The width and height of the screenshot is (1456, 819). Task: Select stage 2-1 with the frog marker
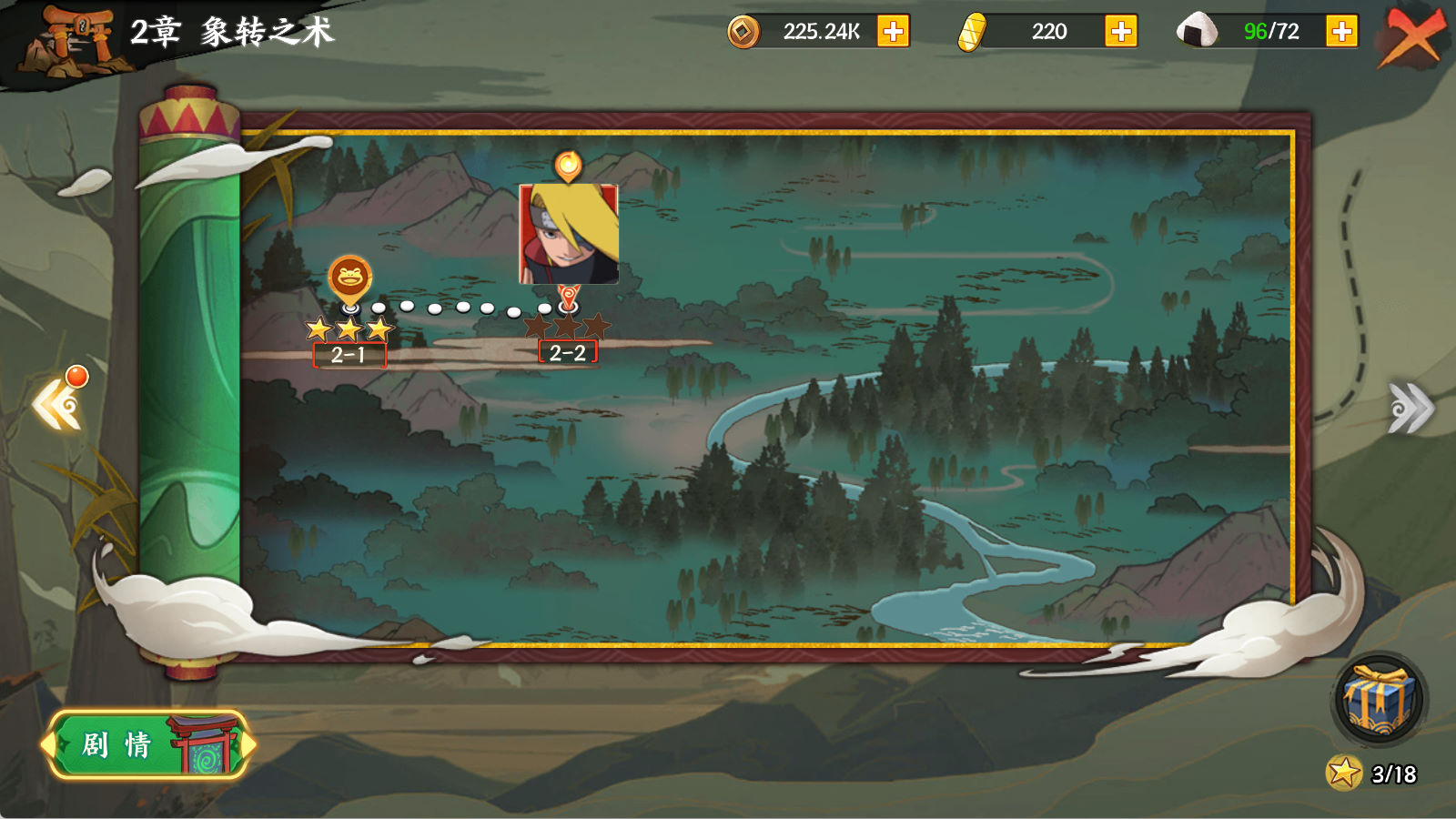tap(349, 279)
